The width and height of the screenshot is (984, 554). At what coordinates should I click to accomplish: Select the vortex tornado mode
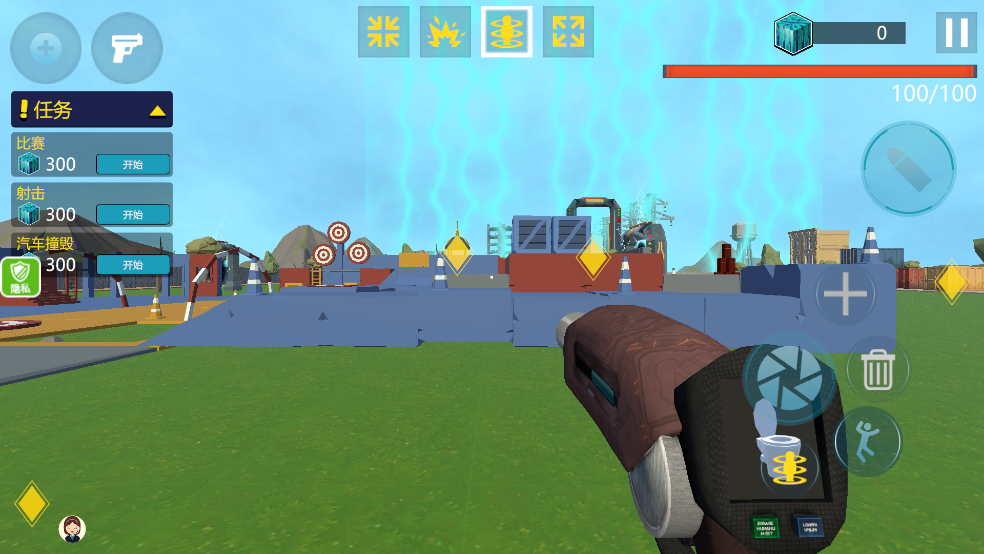(x=507, y=32)
